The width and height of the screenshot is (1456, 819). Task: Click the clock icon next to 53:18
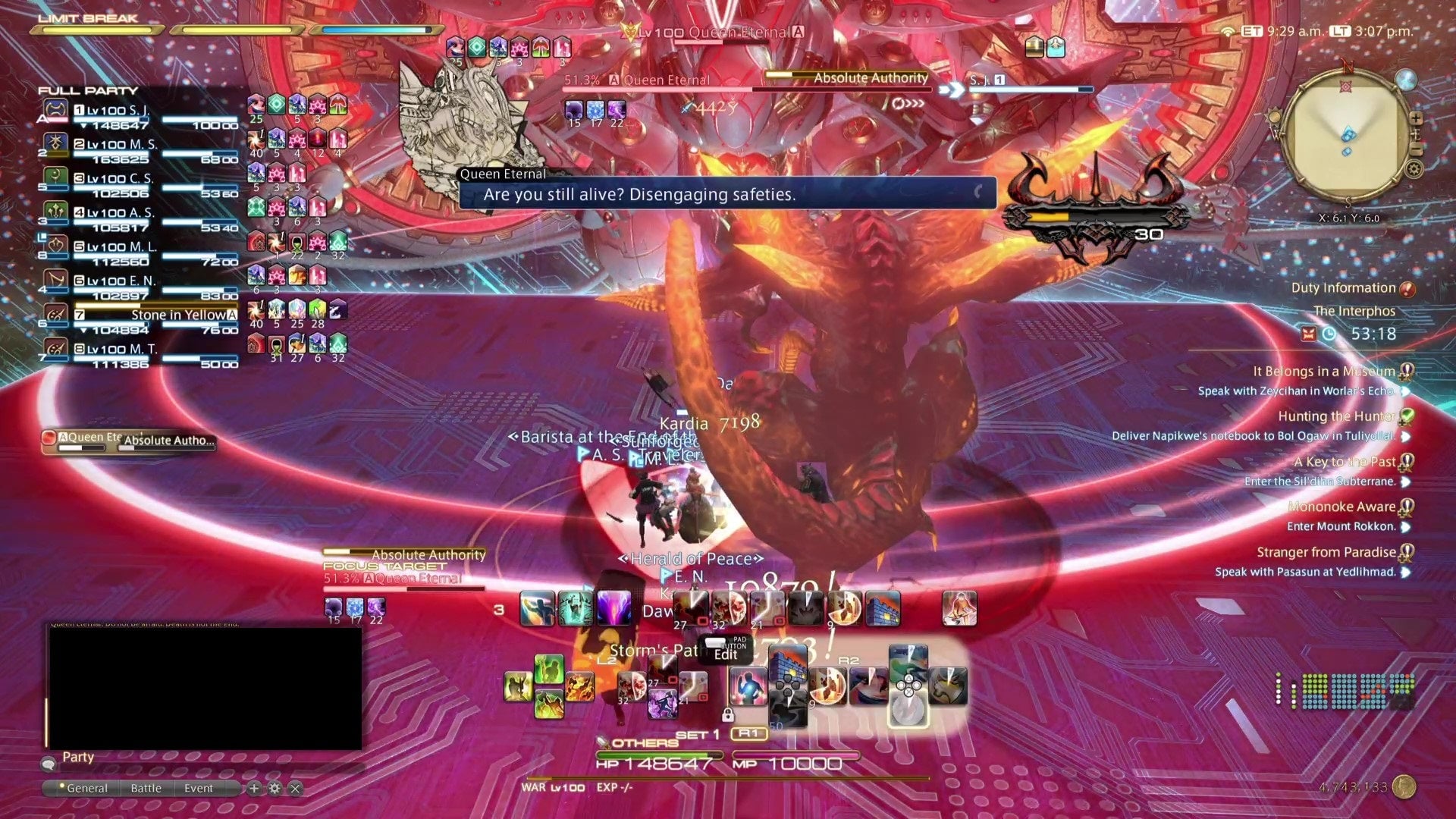pyautogui.click(x=1329, y=334)
